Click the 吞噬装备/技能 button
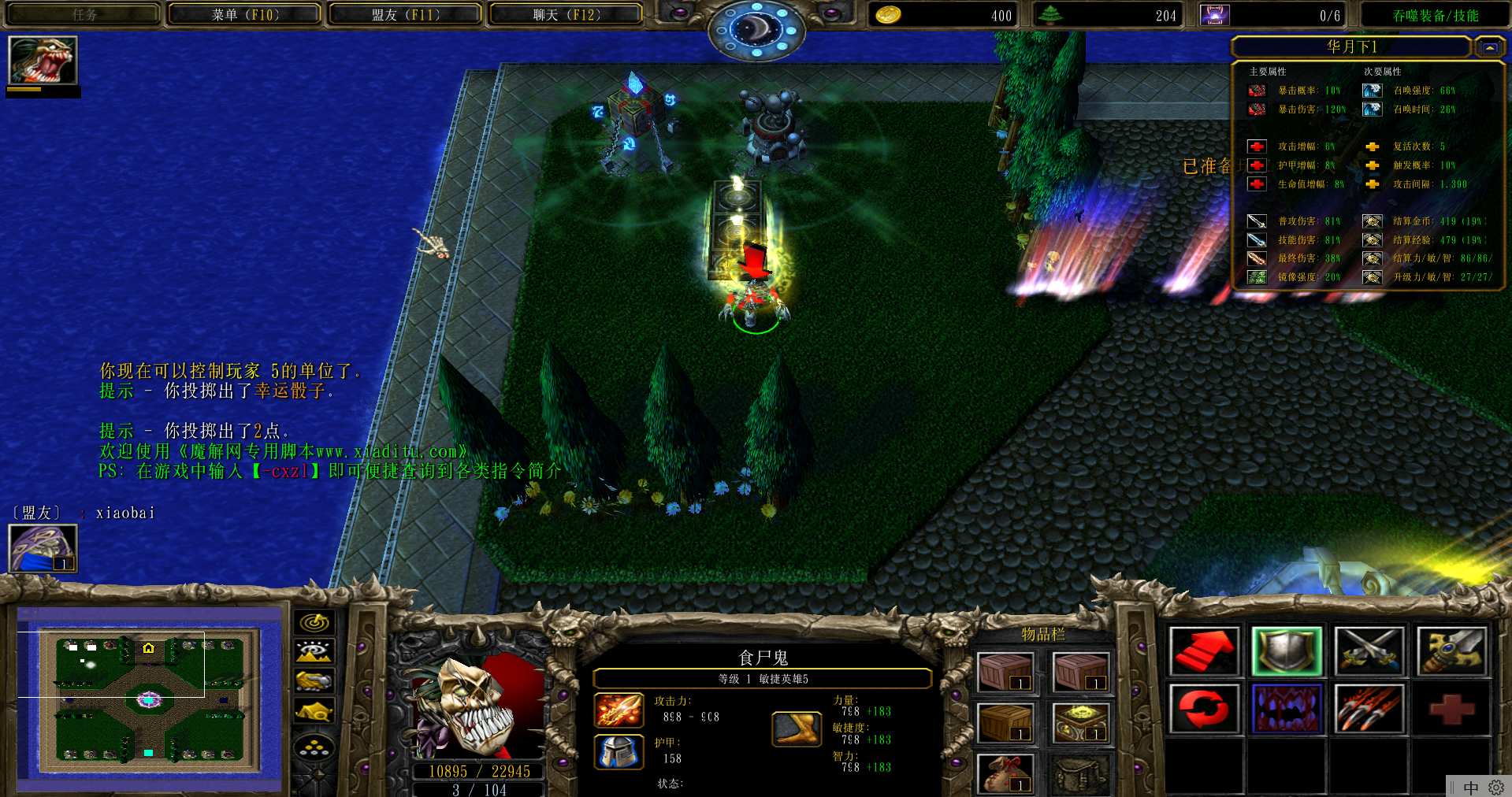 (1435, 15)
